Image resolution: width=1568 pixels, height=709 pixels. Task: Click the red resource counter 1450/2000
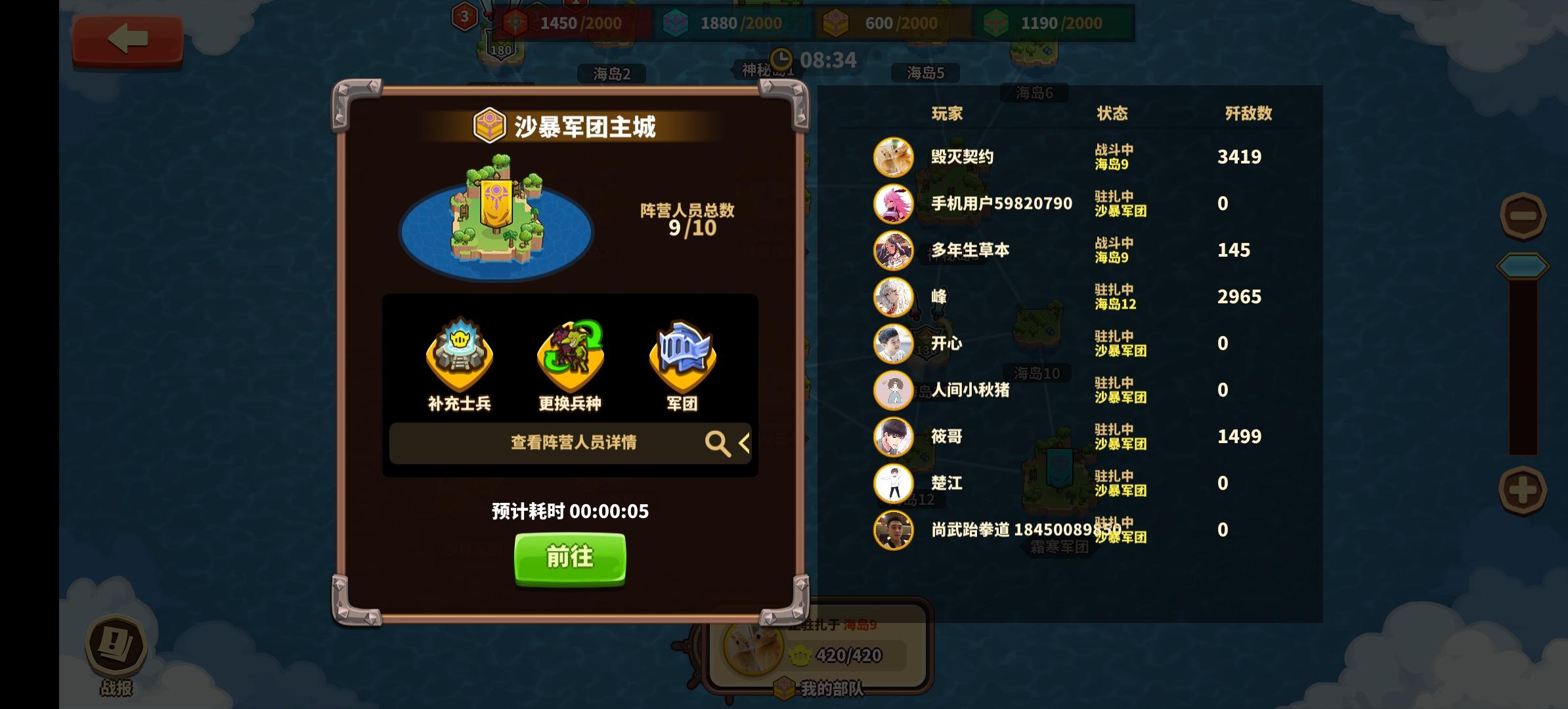point(577,23)
